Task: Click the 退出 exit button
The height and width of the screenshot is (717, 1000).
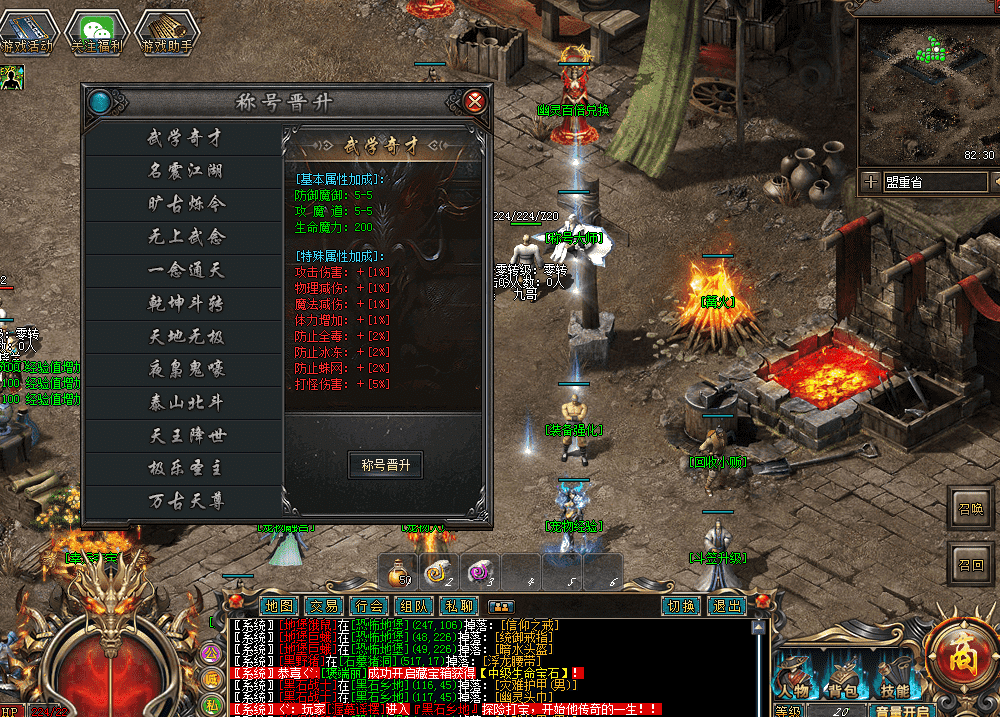Action: (x=726, y=606)
